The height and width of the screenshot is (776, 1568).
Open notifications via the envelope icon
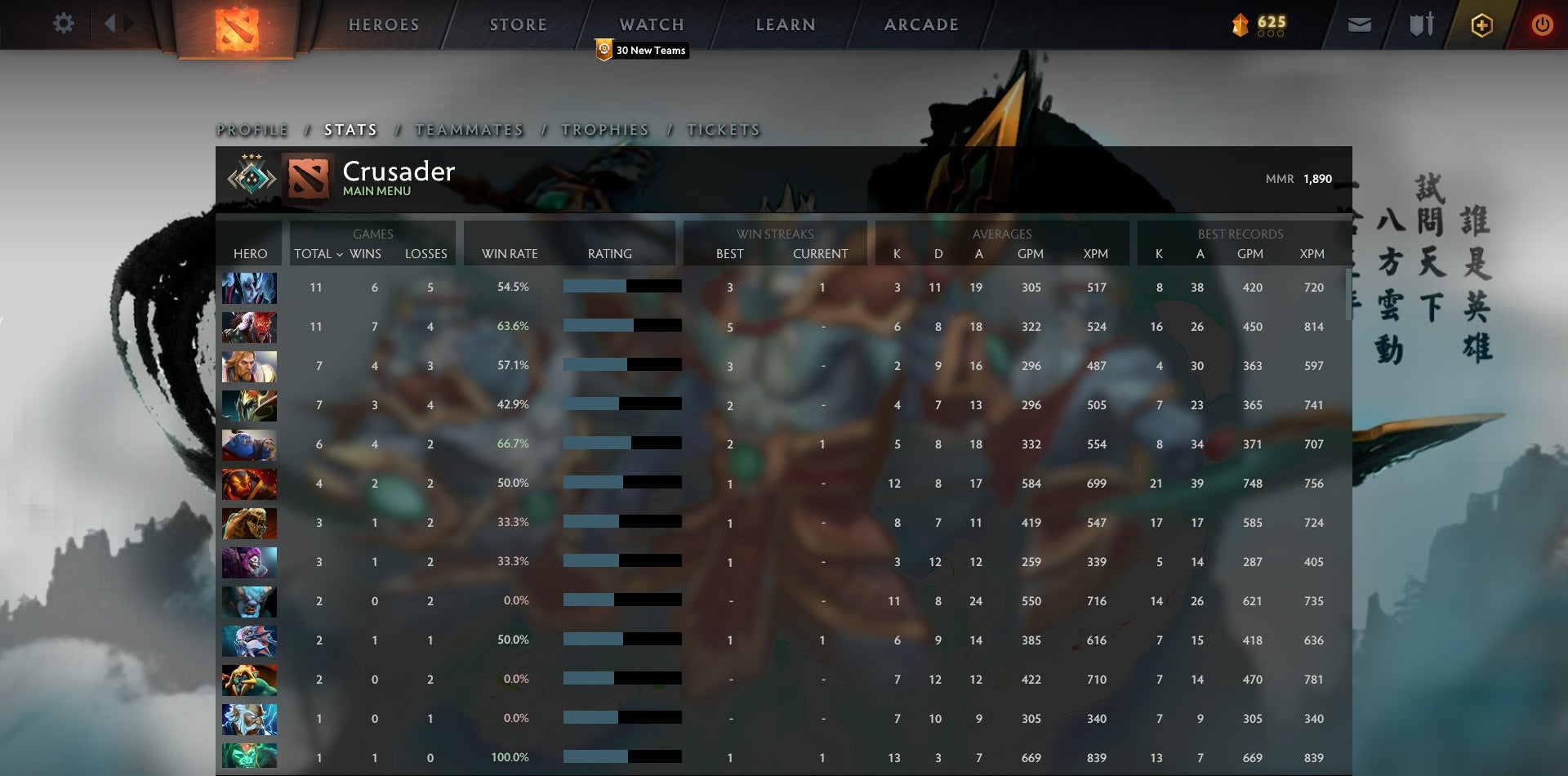pos(1361,25)
